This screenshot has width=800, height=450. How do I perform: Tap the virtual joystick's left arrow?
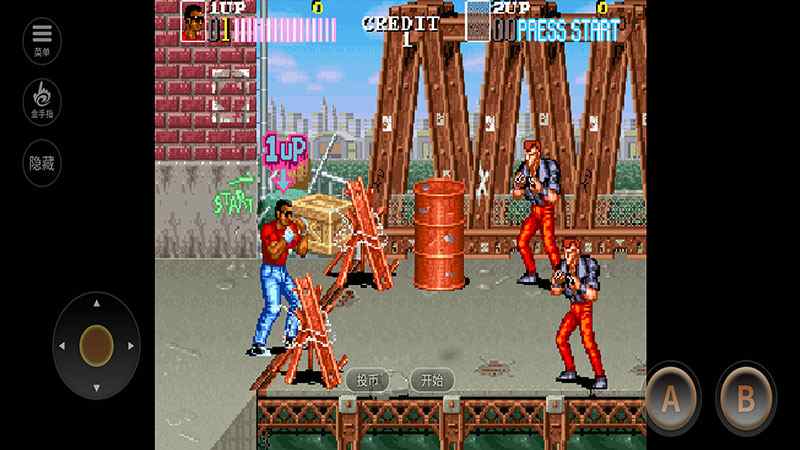62,346
